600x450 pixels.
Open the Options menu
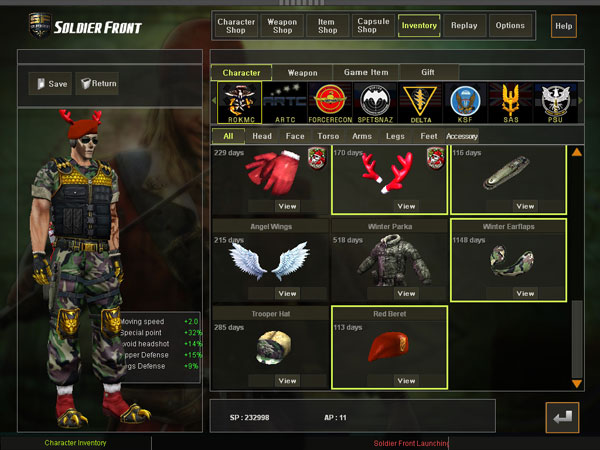coord(509,25)
